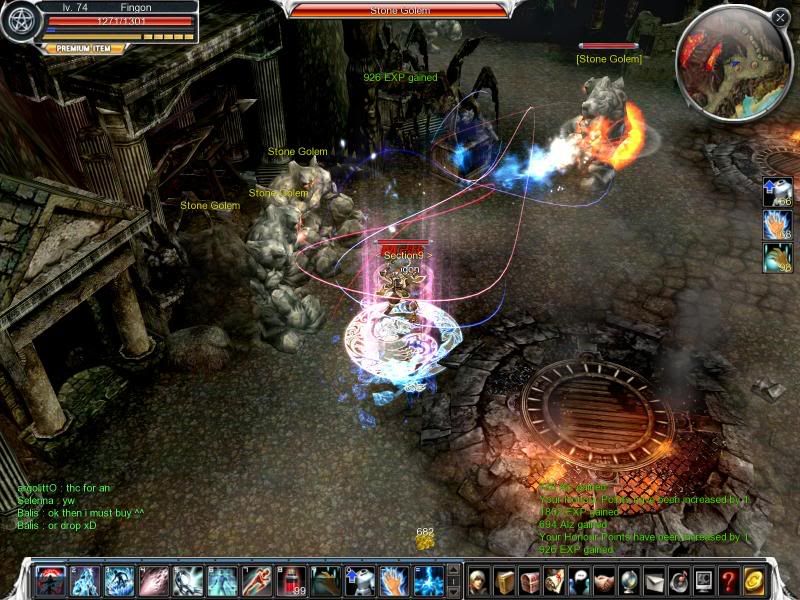Open the globe map icon
This screenshot has height=600, width=800.
point(630,580)
